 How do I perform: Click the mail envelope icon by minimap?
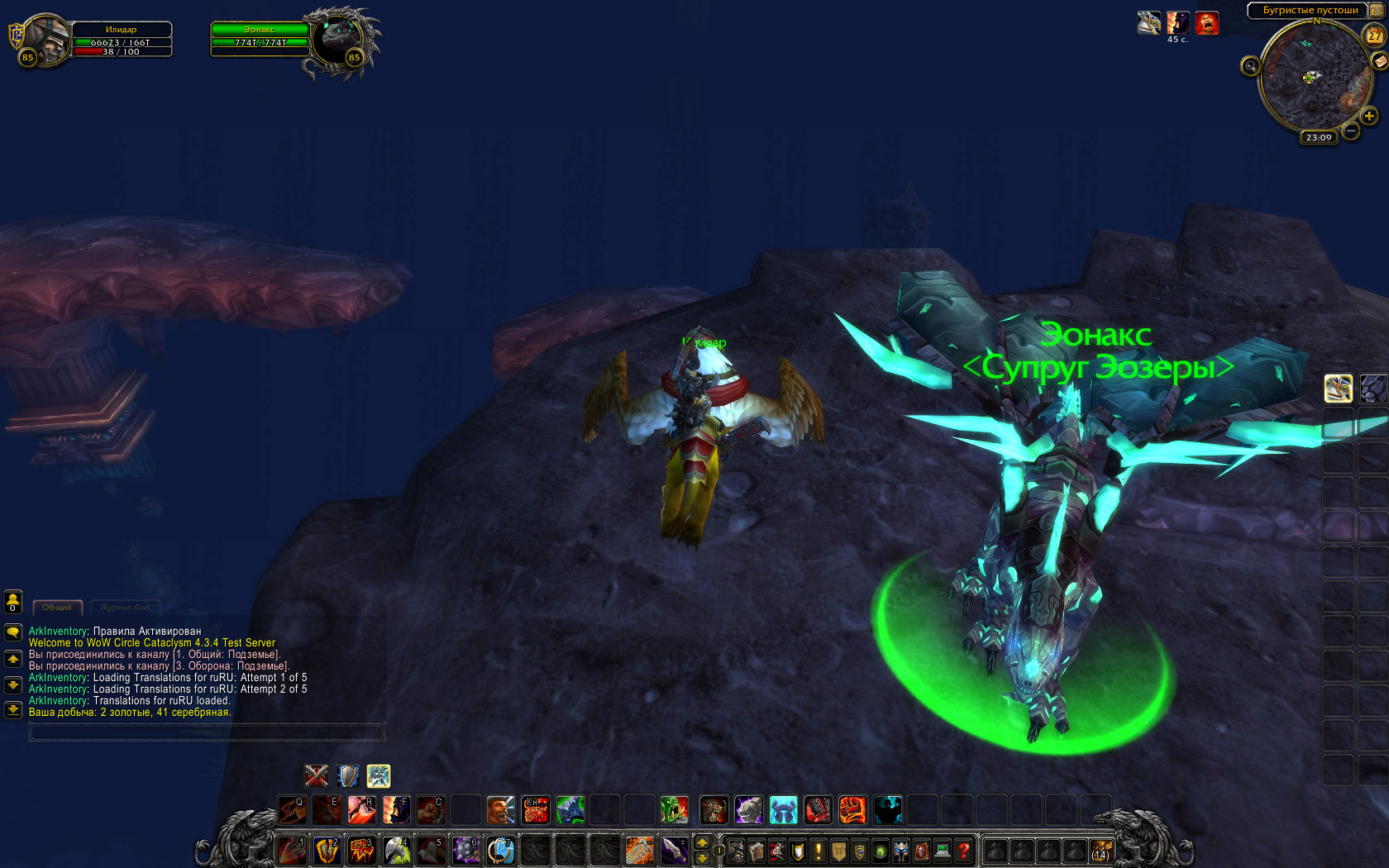click(1380, 60)
